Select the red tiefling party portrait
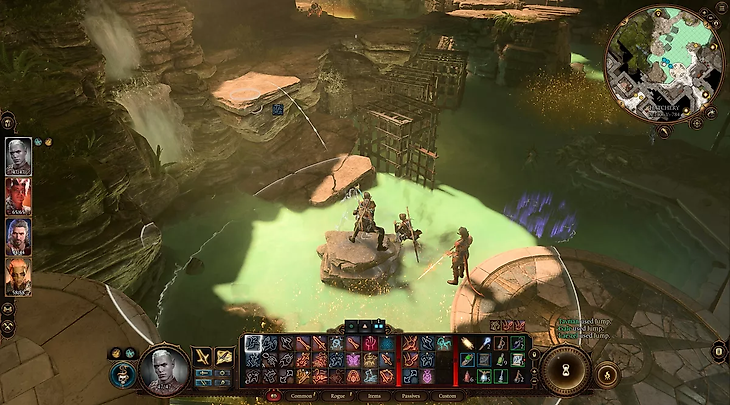Screen dimensions: 730x405 click(x=18, y=197)
